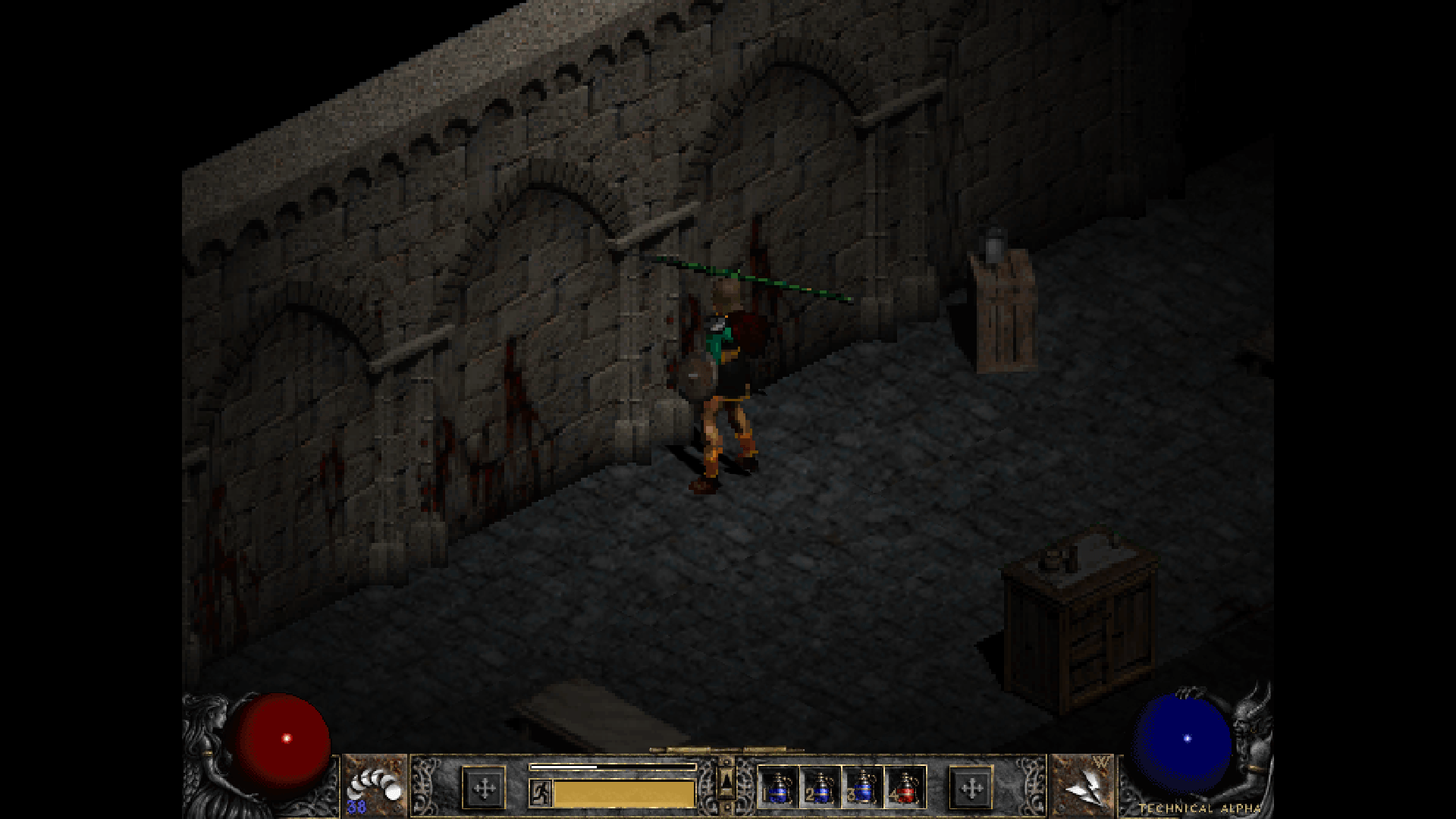Use the blue potion in belt slot 3
Viewport: 1456px width, 819px height.
pyautogui.click(x=862, y=787)
